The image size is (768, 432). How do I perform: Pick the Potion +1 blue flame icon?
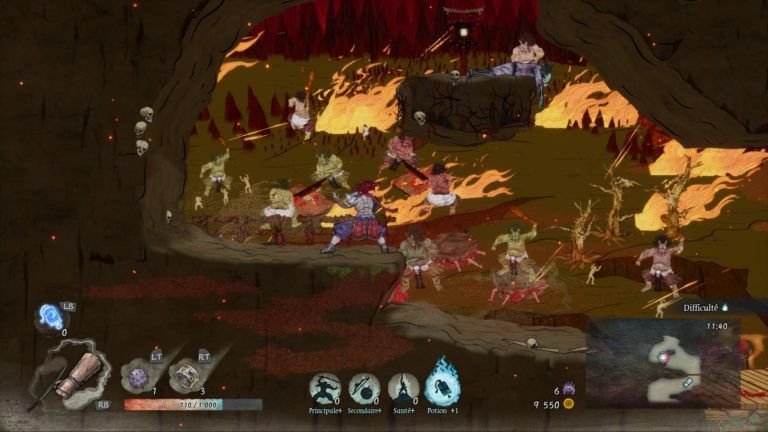pos(442,382)
